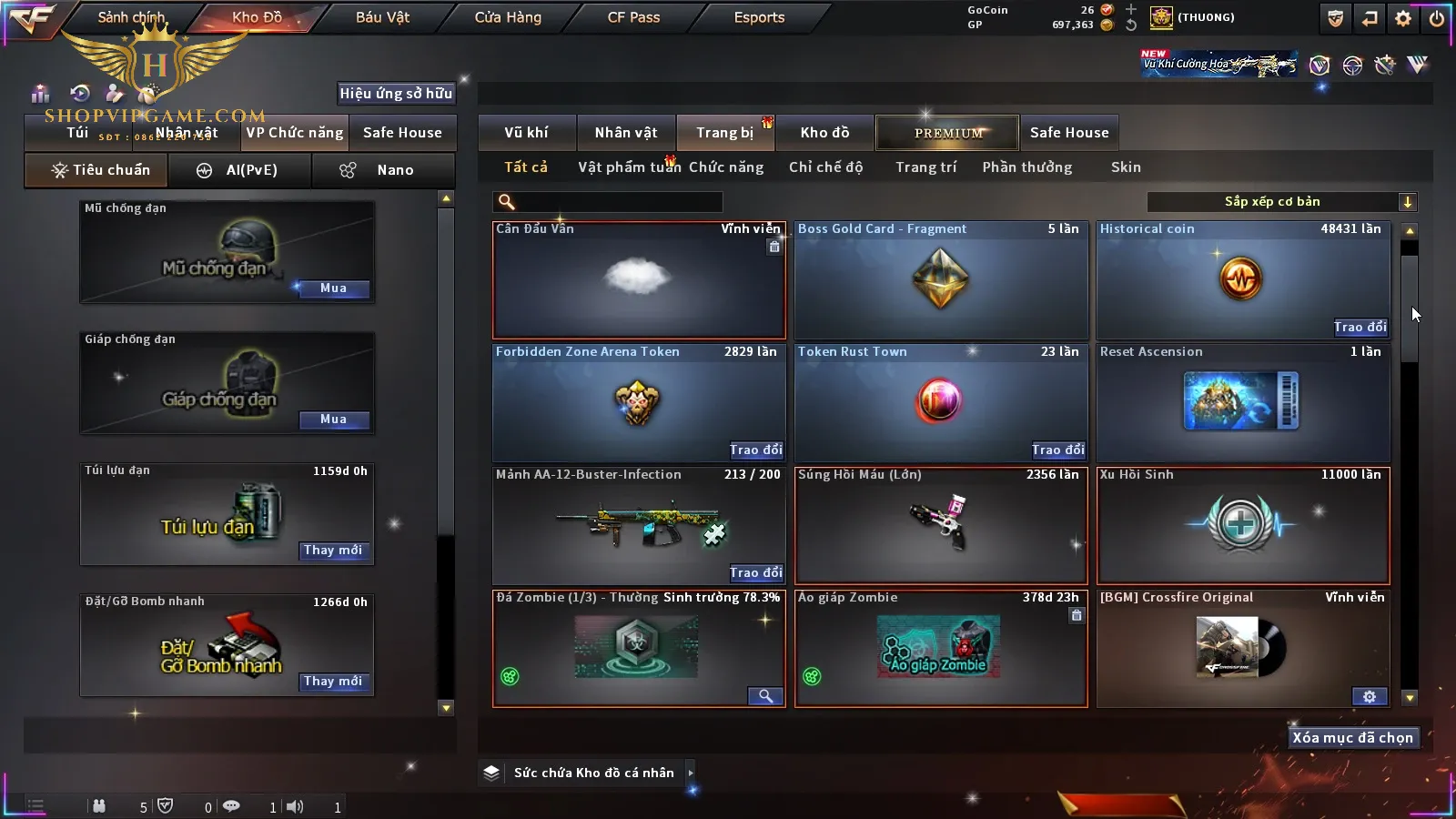Choose the Skin subcategory

1126,167
